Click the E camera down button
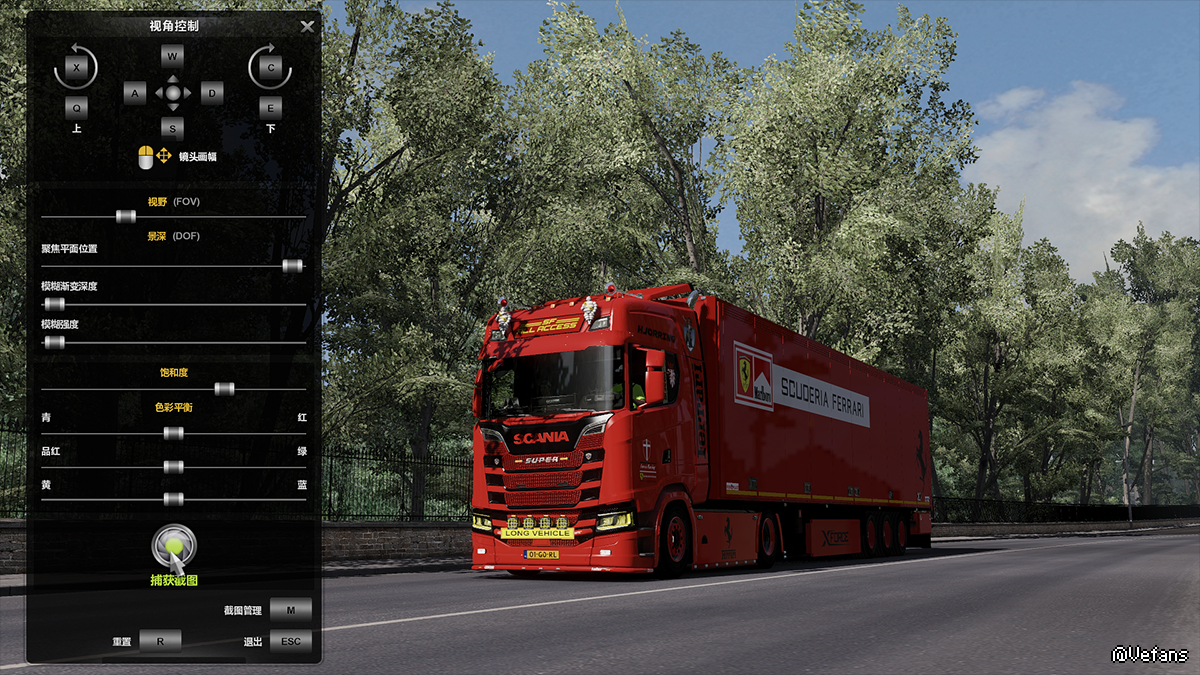Image resolution: width=1200 pixels, height=675 pixels. 270,107
